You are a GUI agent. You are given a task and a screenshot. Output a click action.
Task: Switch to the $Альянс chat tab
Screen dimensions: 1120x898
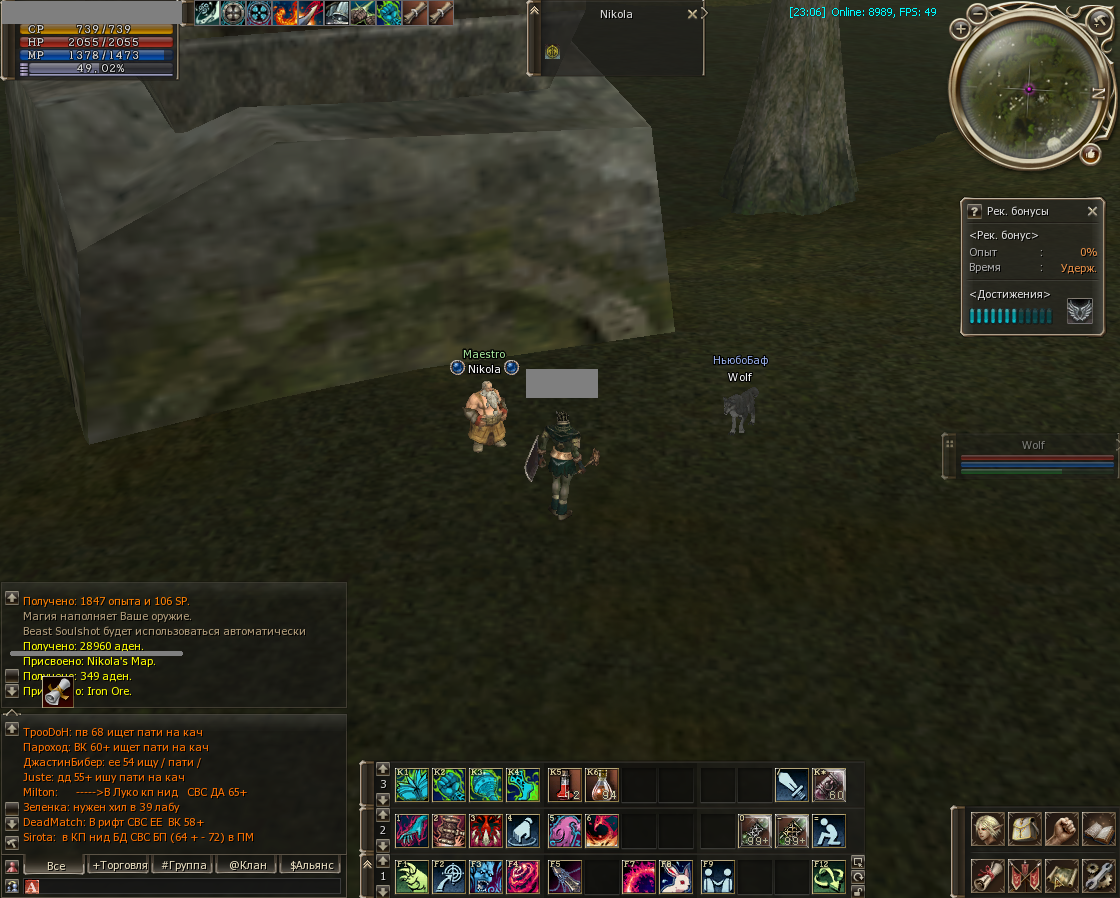pos(311,865)
